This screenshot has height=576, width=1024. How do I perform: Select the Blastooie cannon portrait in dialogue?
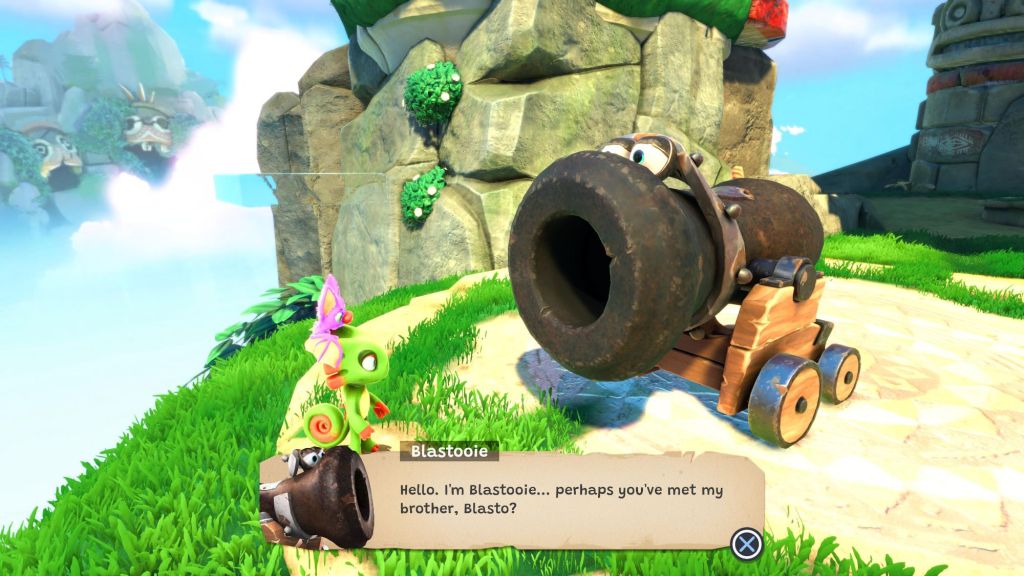pyautogui.click(x=316, y=497)
